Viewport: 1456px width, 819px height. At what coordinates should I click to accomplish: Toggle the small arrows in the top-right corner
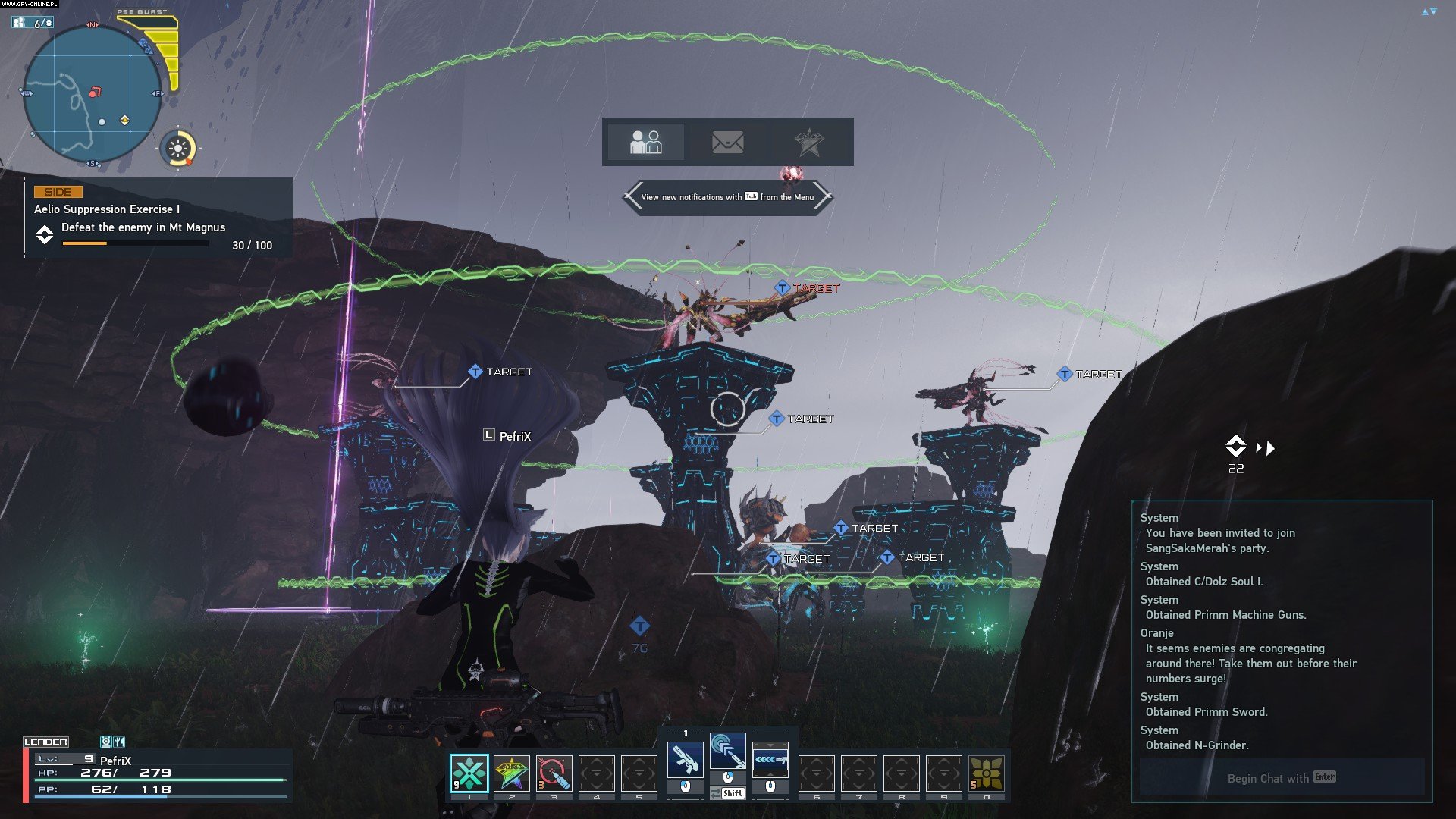[x=1429, y=11]
